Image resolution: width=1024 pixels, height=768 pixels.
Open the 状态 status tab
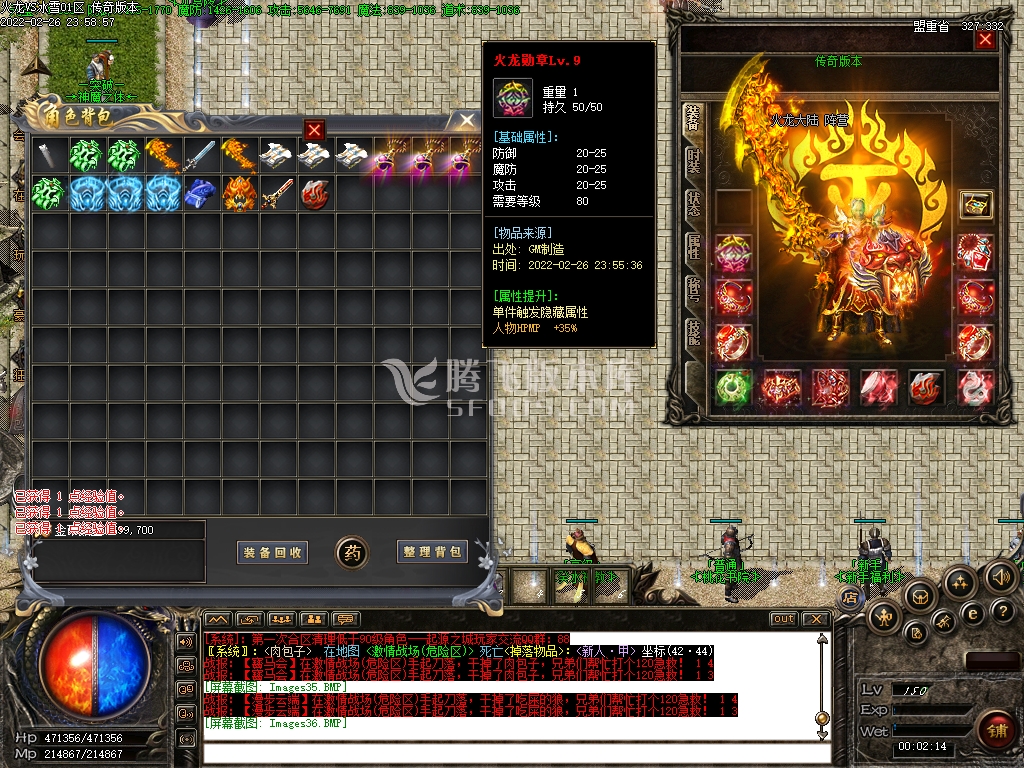coord(693,203)
